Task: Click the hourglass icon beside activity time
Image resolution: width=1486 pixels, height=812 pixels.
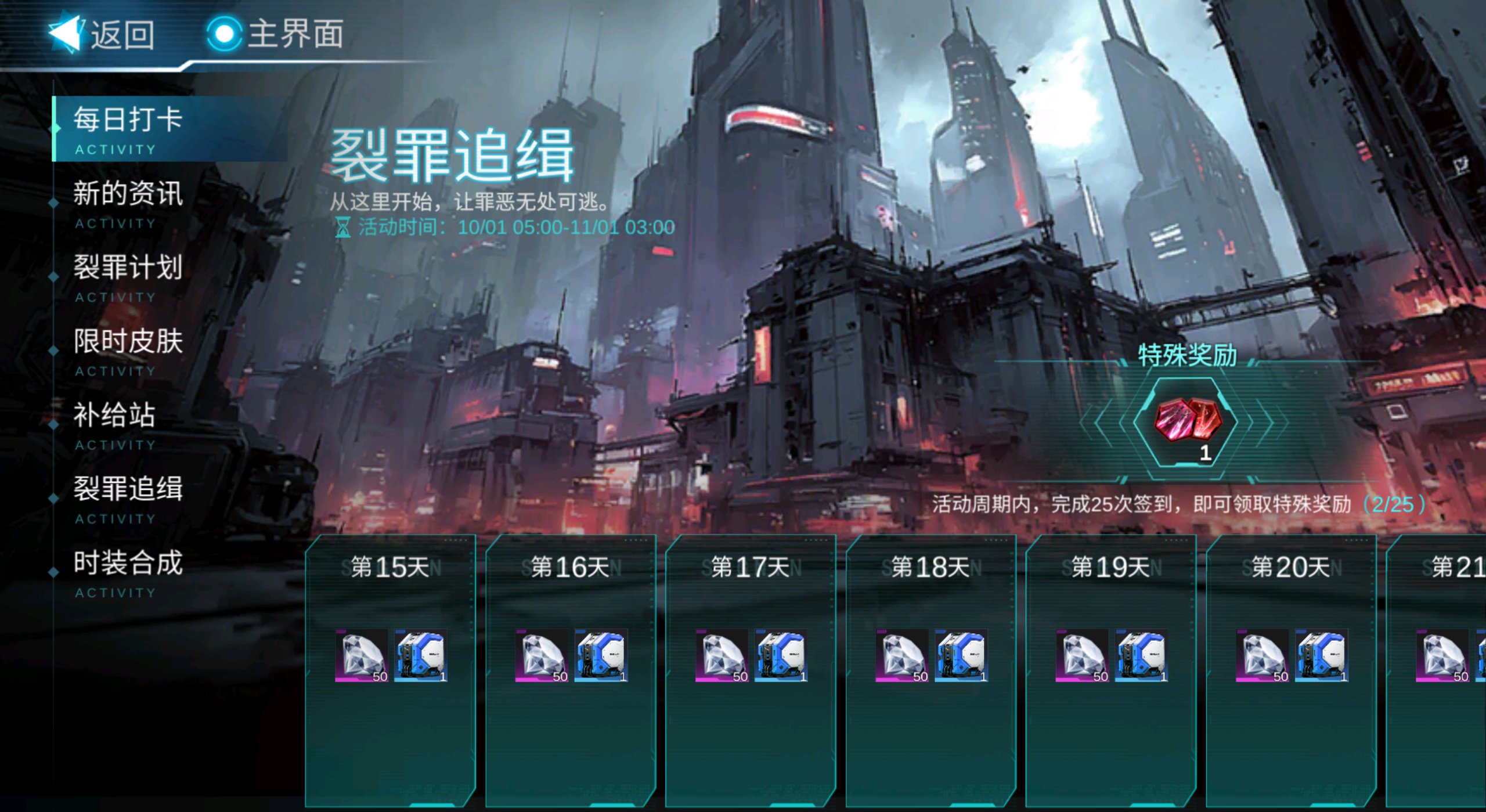Action: [343, 228]
